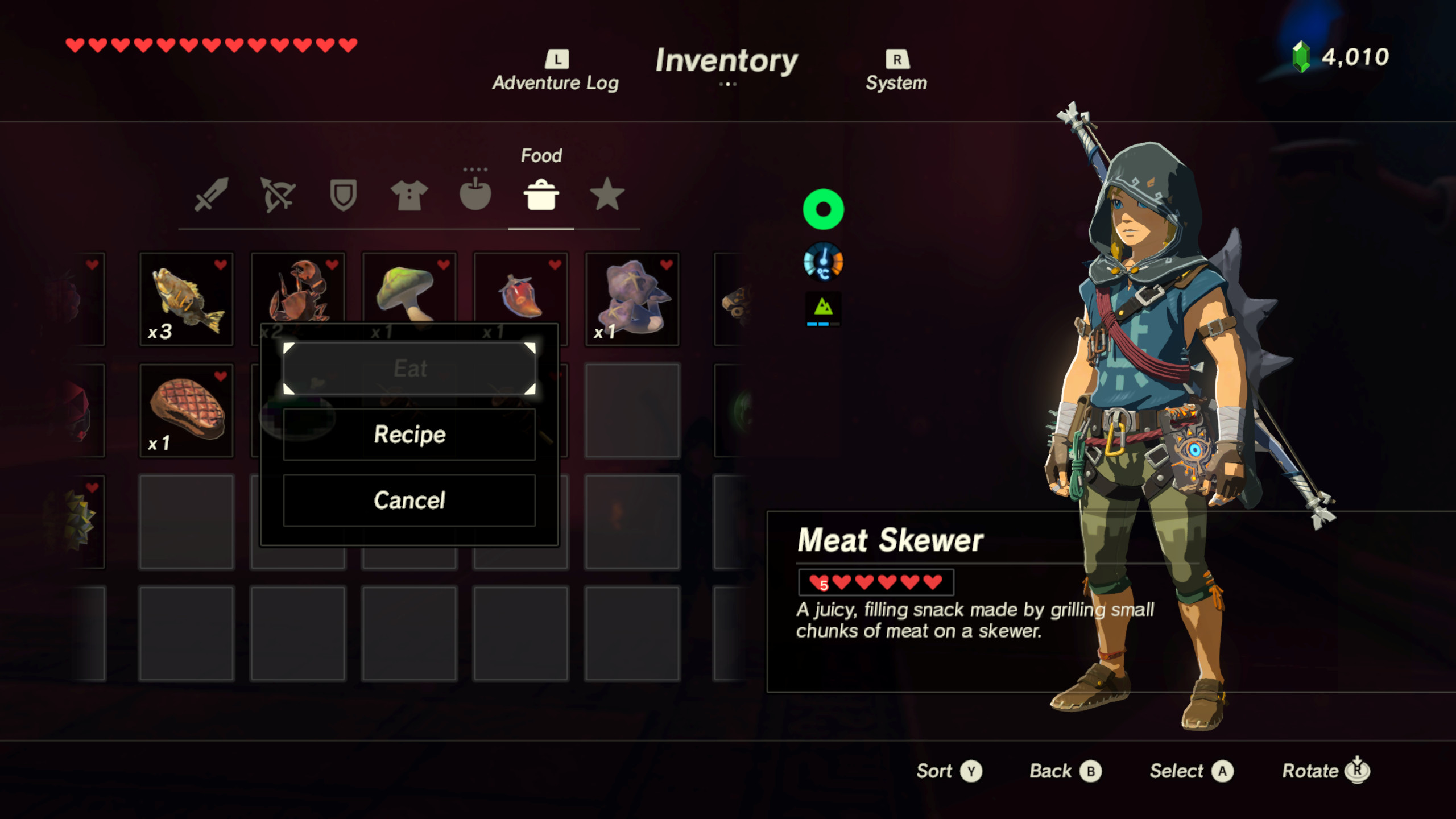
Task: Open the key items star icon
Action: pos(607,196)
